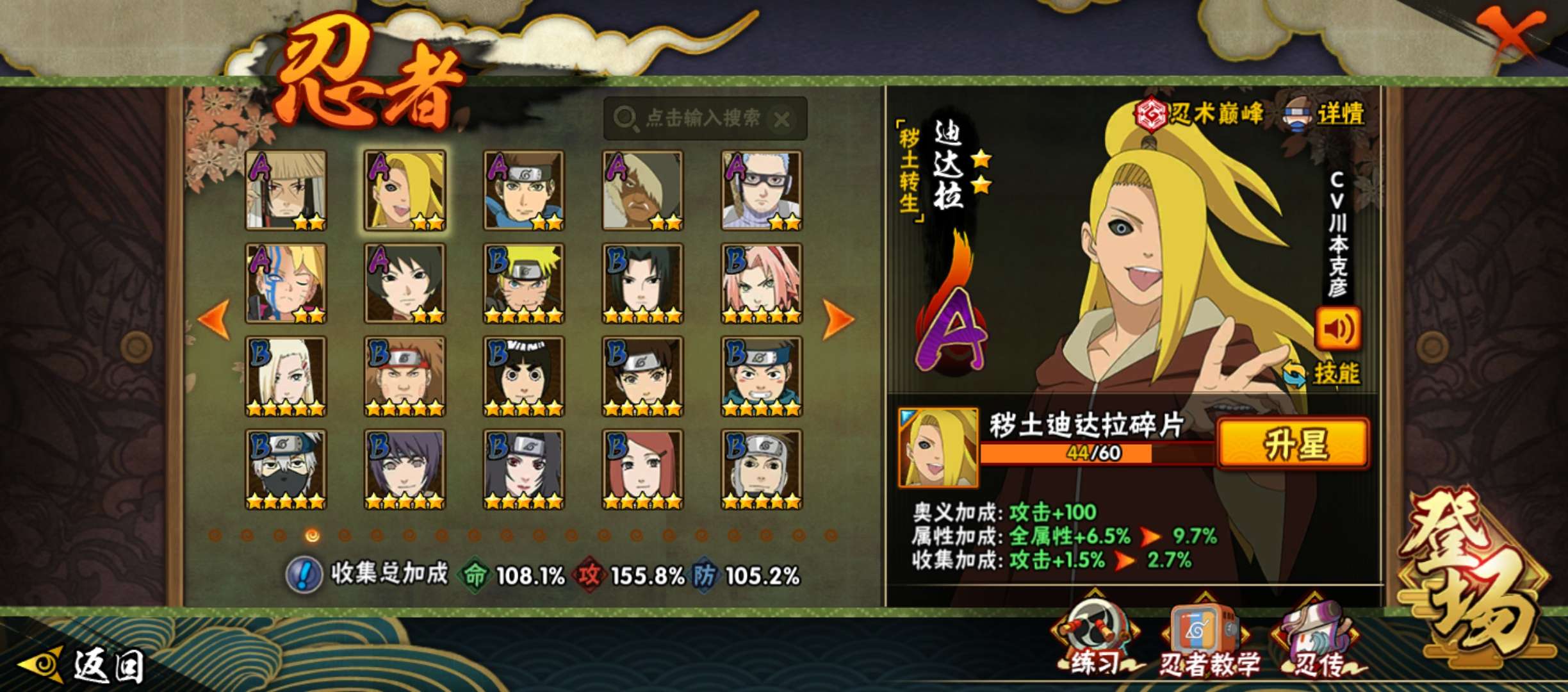Image resolution: width=1568 pixels, height=692 pixels.
Task: Open 详情 ninja details
Action: click(1325, 114)
